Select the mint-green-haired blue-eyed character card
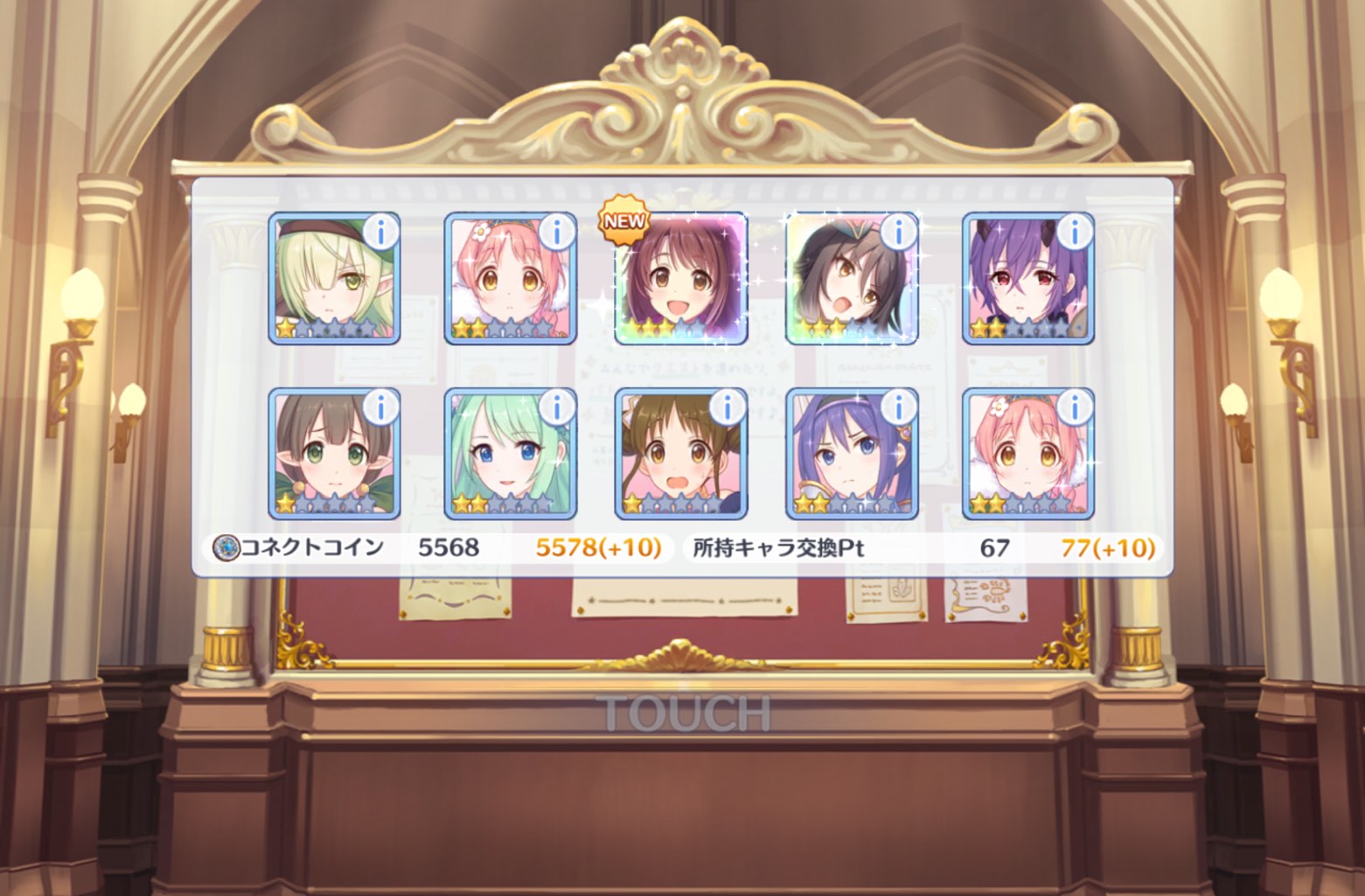 pyautogui.click(x=510, y=455)
